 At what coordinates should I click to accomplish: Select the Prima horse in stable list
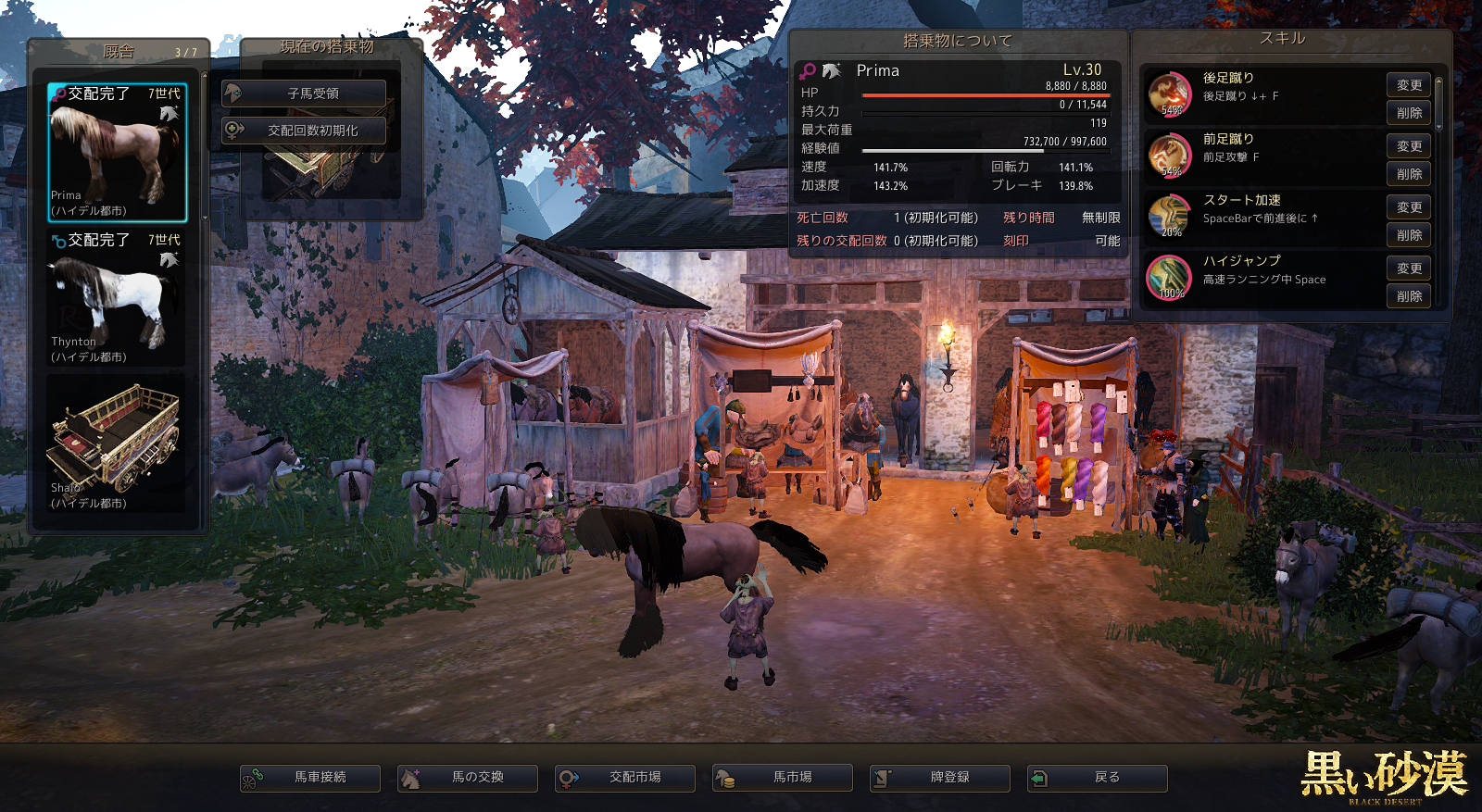tap(117, 153)
